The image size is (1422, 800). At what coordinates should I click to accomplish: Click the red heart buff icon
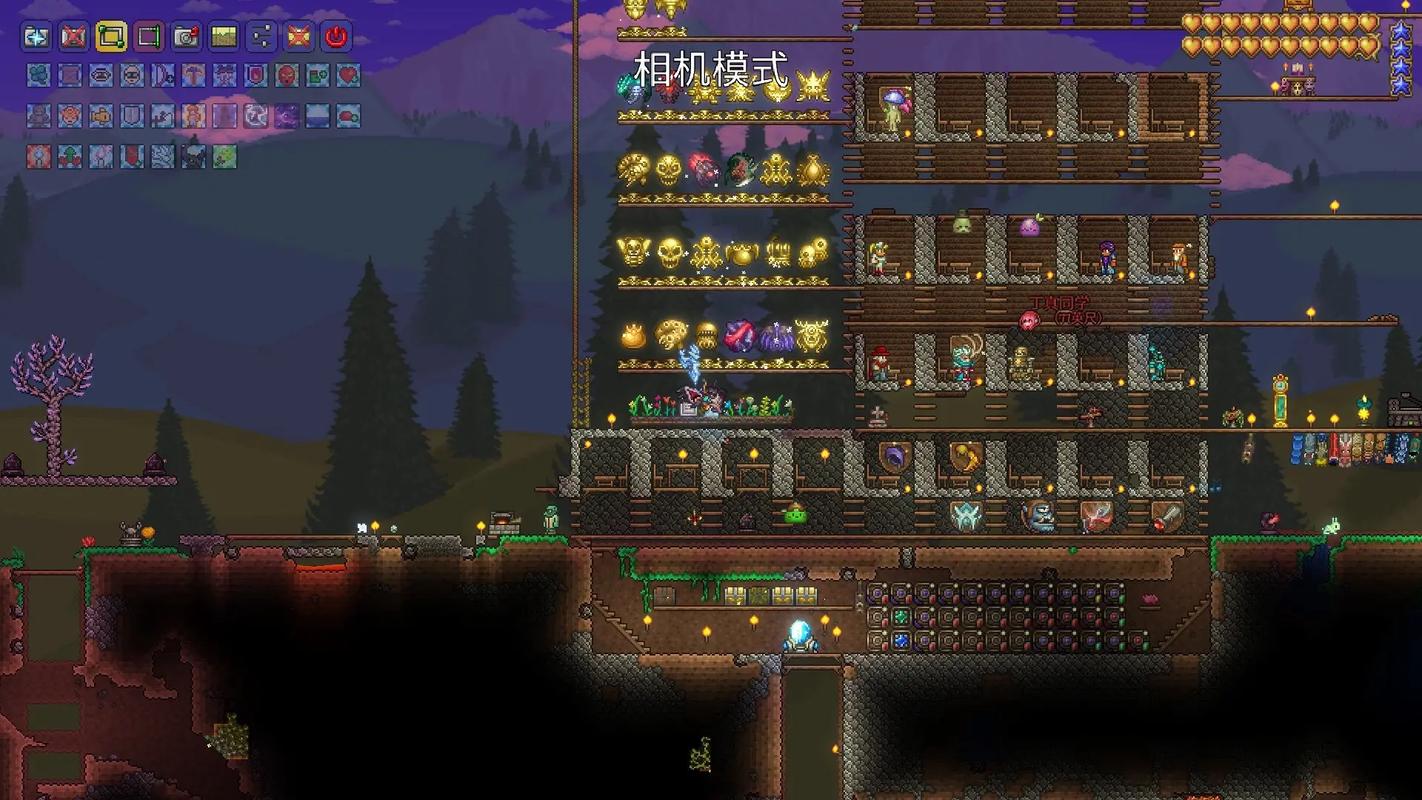click(x=348, y=75)
